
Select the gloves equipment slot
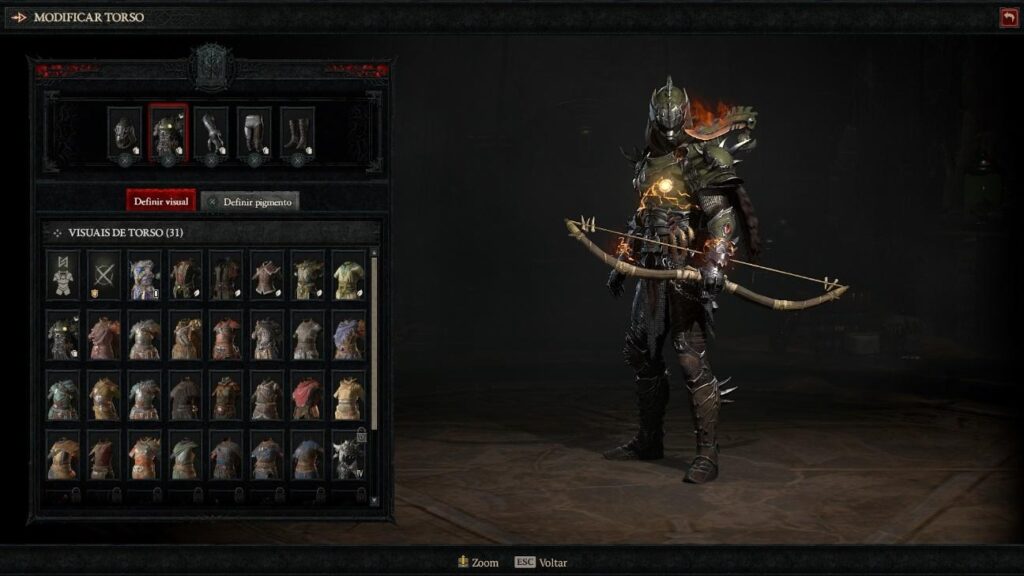point(211,132)
